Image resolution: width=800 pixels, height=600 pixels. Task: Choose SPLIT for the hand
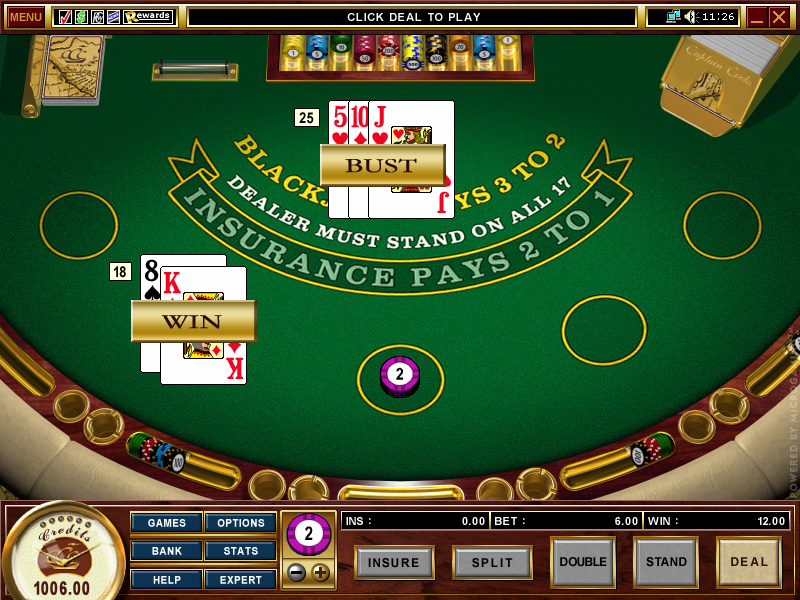(x=492, y=562)
